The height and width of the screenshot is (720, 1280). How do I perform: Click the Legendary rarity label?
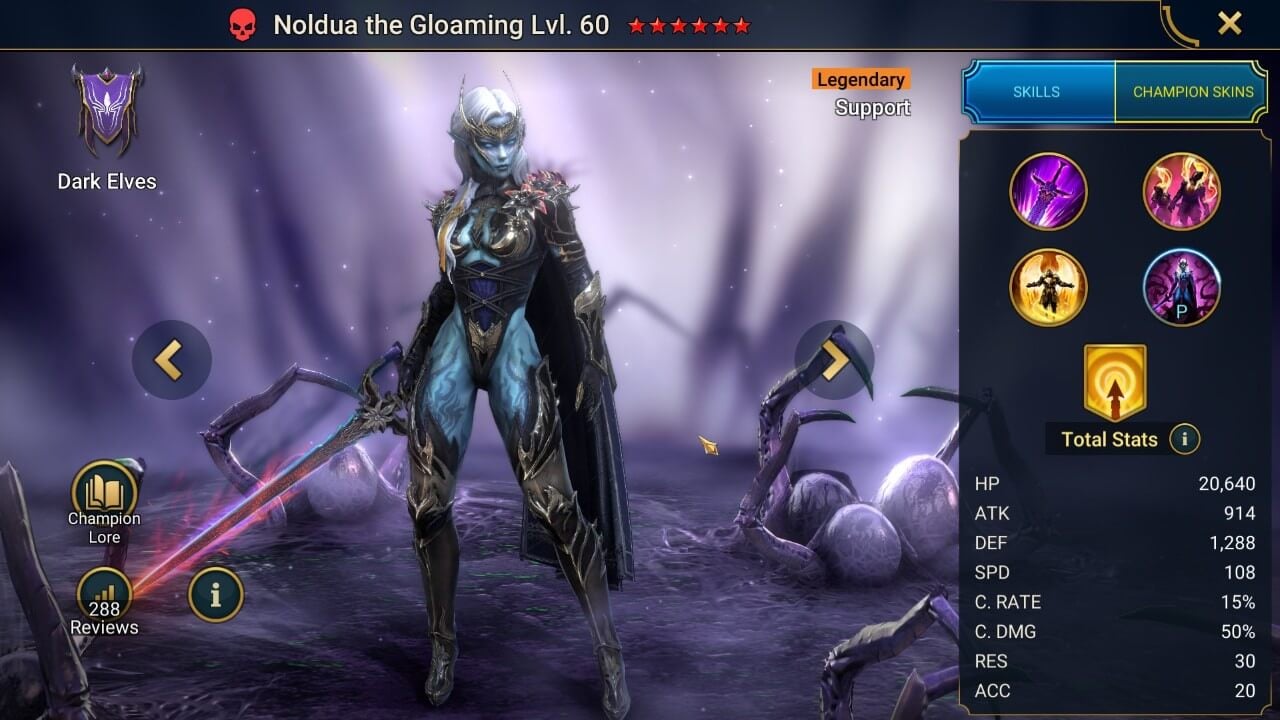(859, 79)
